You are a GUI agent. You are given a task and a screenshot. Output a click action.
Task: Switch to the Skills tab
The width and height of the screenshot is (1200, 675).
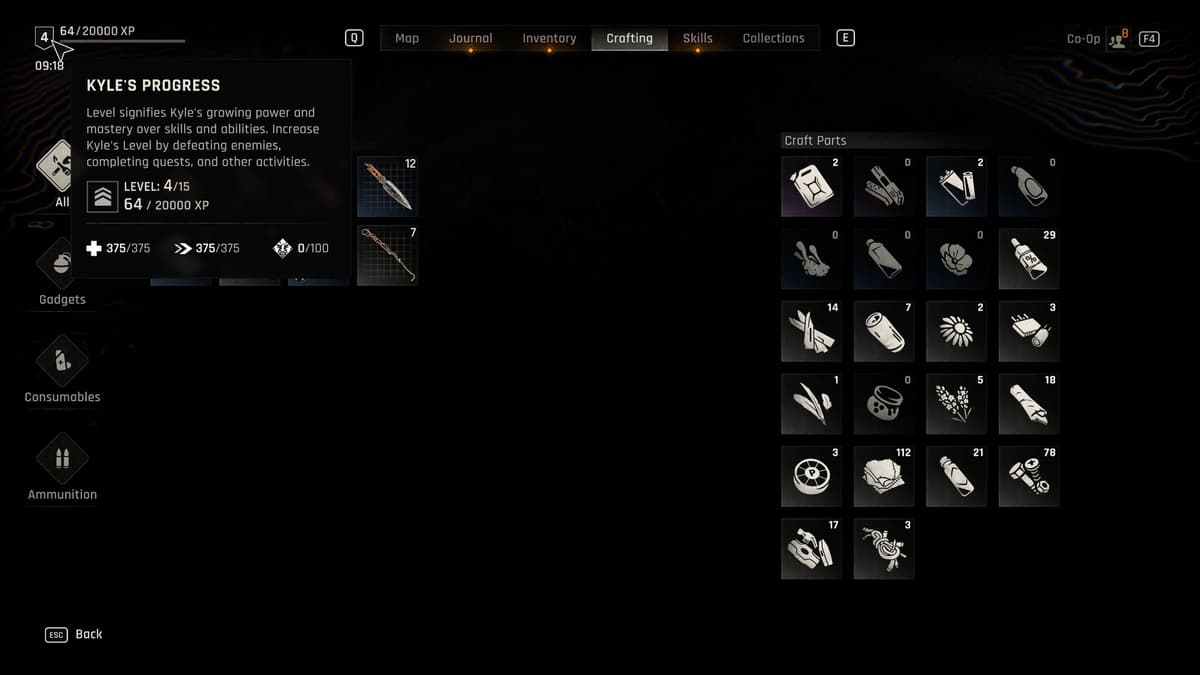[x=697, y=38]
